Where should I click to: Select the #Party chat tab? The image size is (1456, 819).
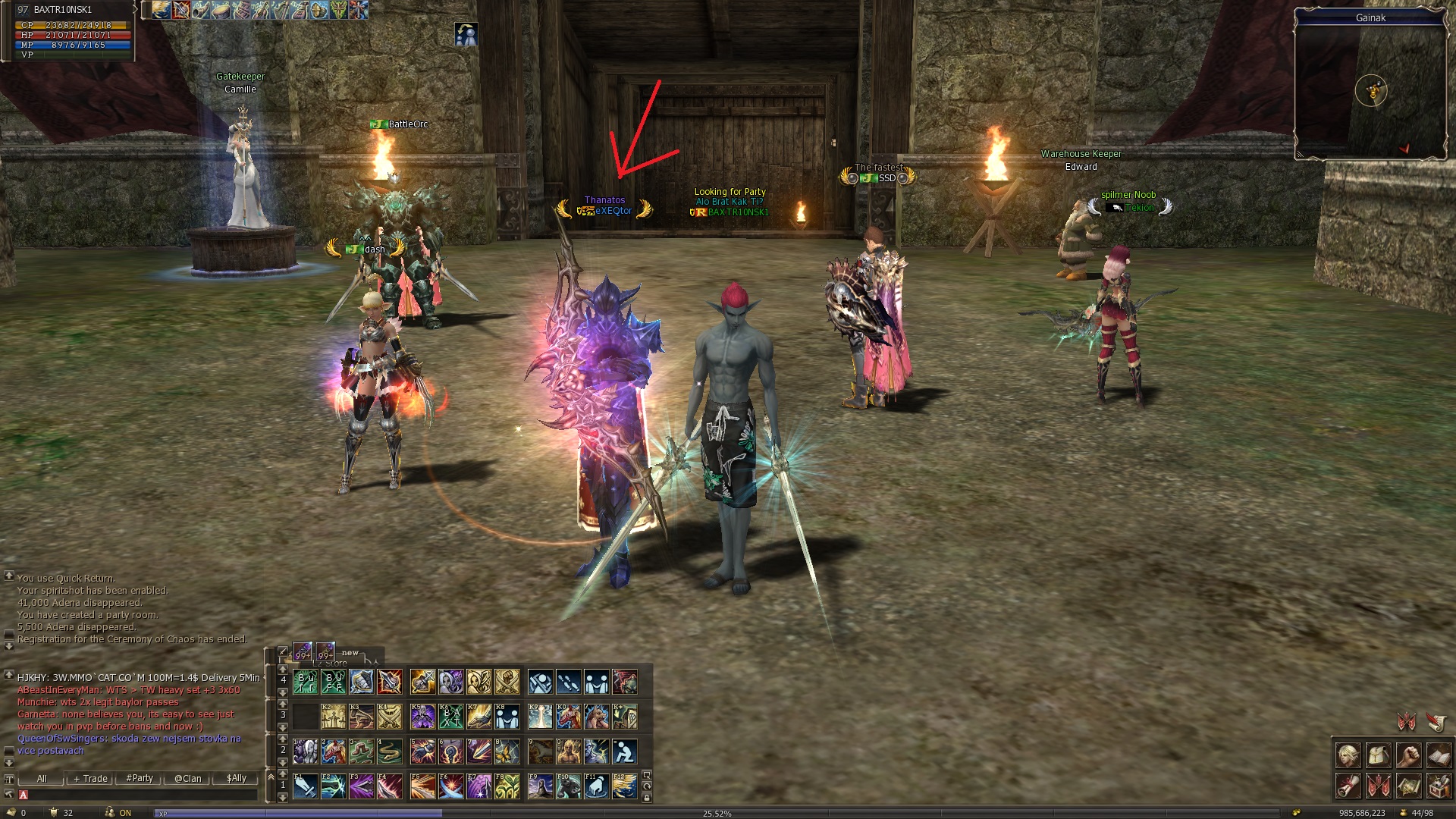[140, 778]
